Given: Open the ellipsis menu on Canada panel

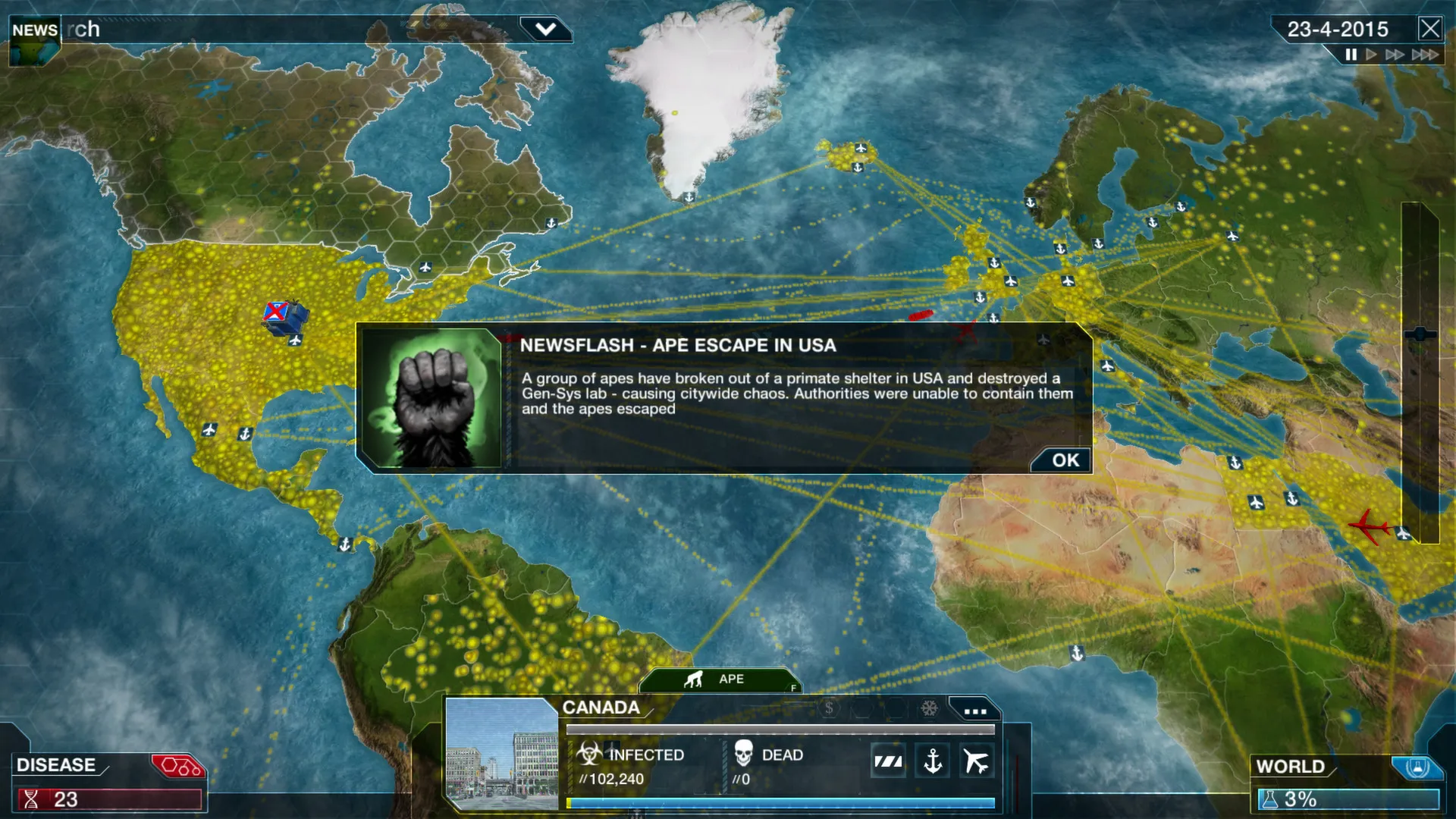Looking at the screenshot, I should tap(975, 711).
